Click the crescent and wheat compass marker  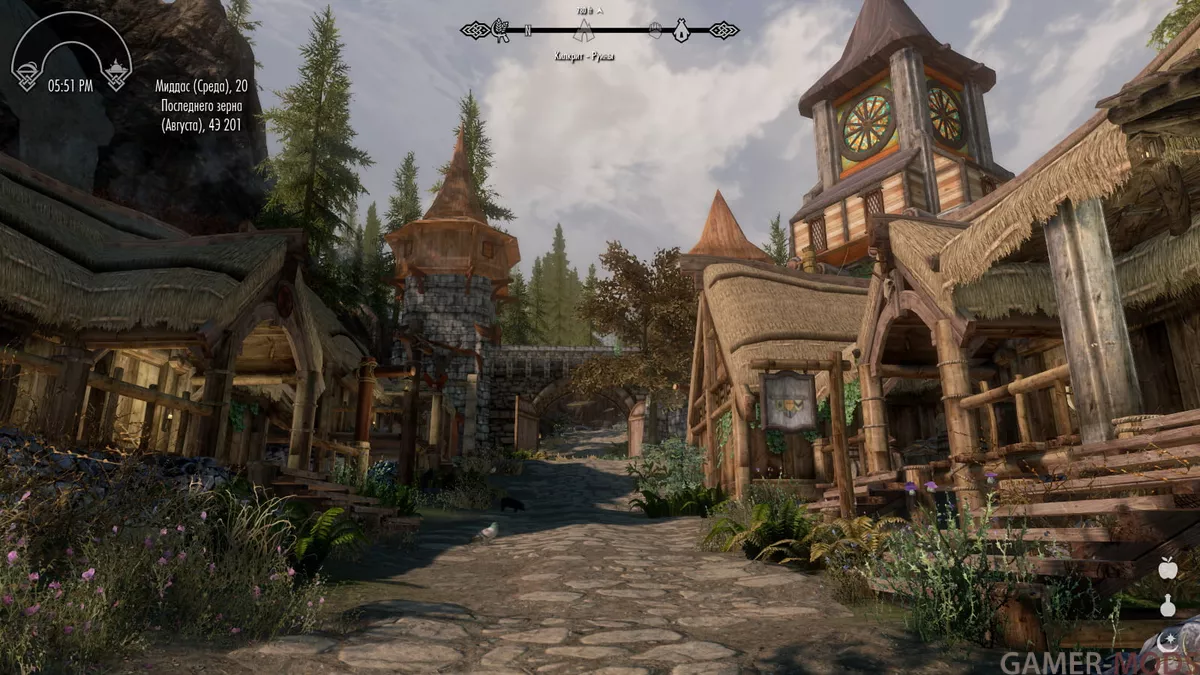point(499,31)
